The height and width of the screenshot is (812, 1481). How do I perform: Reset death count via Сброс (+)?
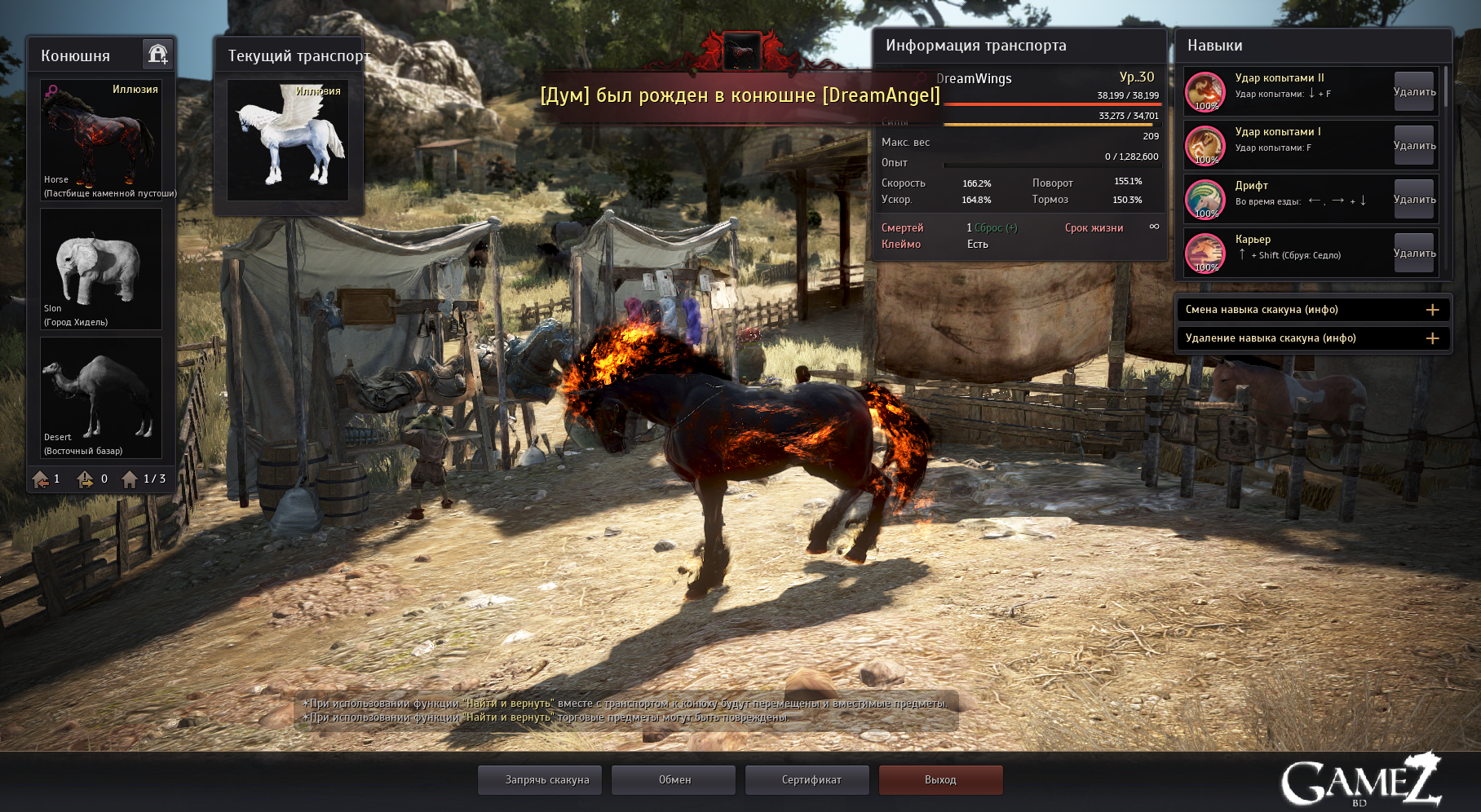pyautogui.click(x=996, y=228)
